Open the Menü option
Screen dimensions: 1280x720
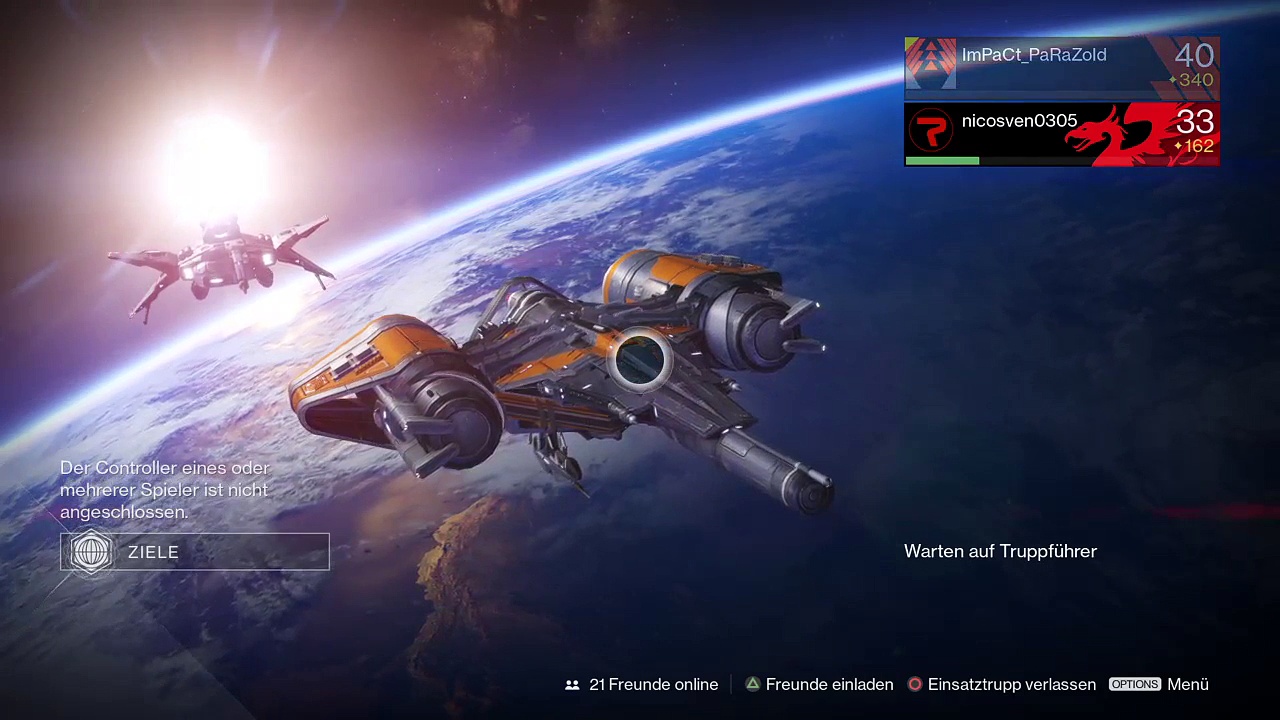point(1159,685)
